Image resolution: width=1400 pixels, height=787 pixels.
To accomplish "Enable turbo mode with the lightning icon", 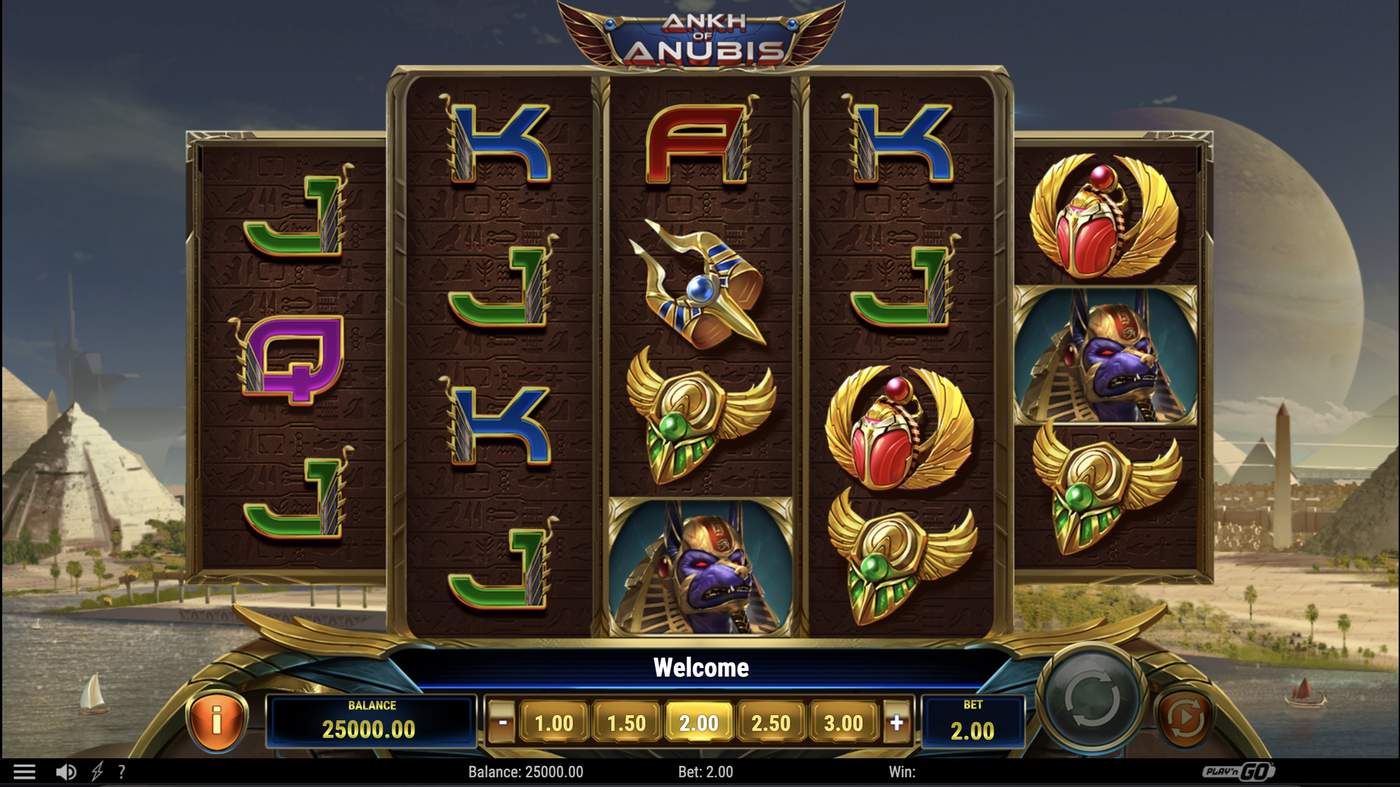I will [95, 771].
